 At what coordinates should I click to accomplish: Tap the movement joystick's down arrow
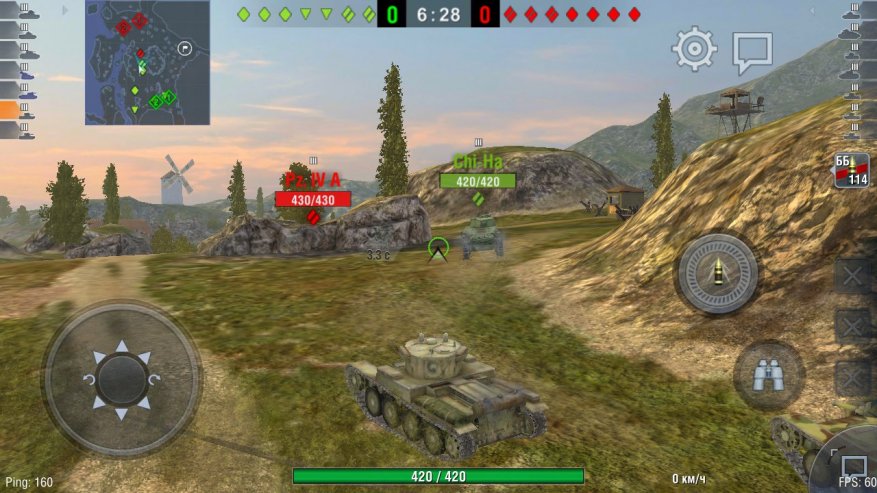click(x=122, y=413)
